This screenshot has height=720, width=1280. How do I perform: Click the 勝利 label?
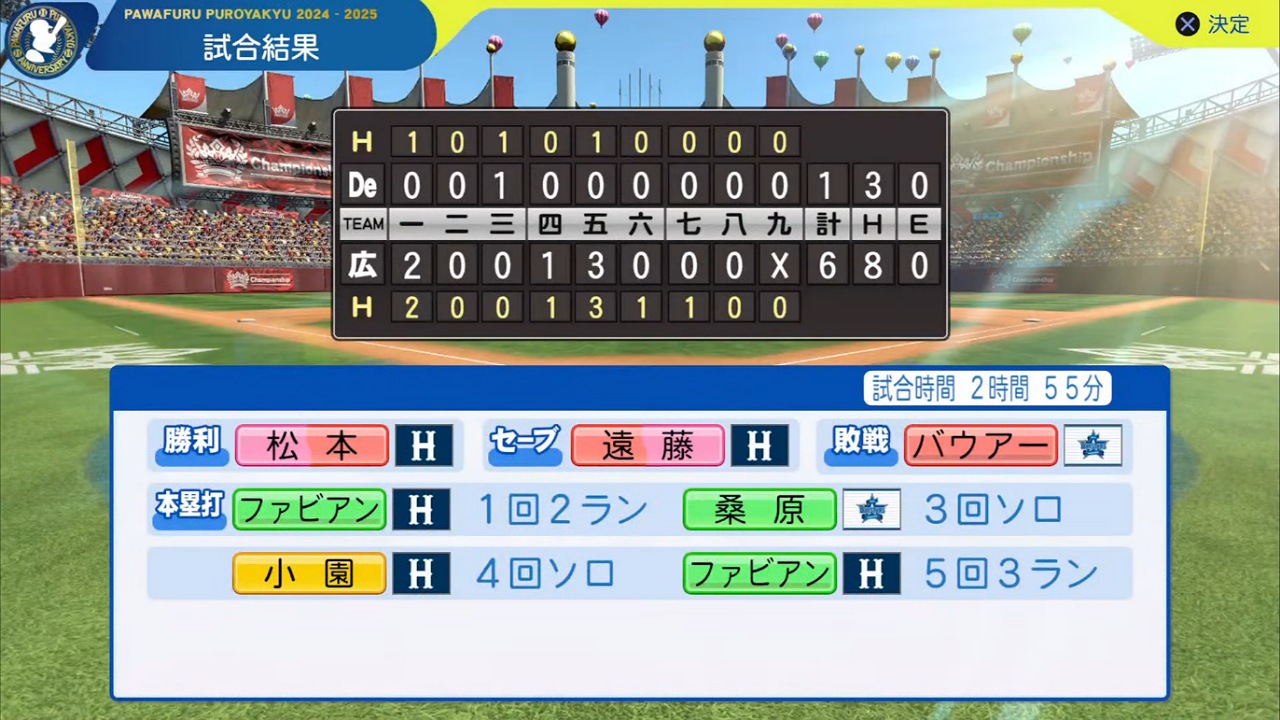190,446
